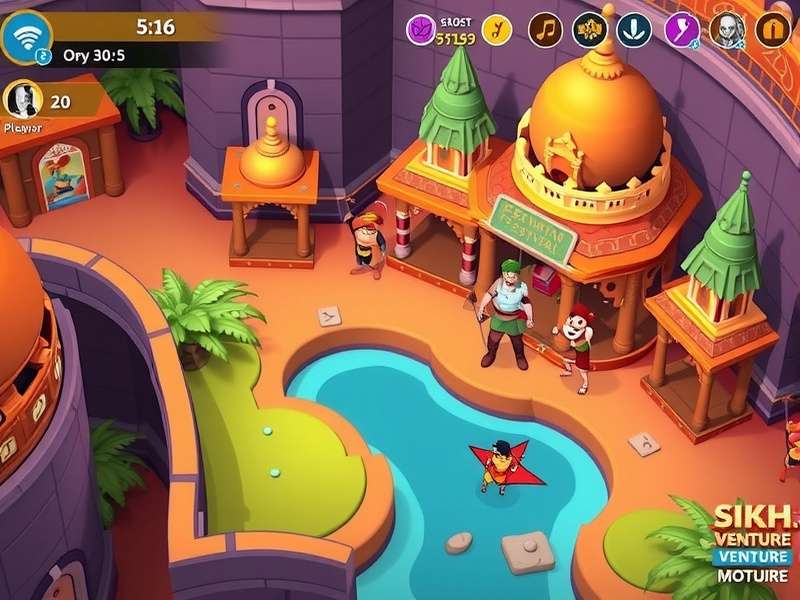The width and height of the screenshot is (800, 600).
Task: Toggle the music note button
Action: point(545,30)
